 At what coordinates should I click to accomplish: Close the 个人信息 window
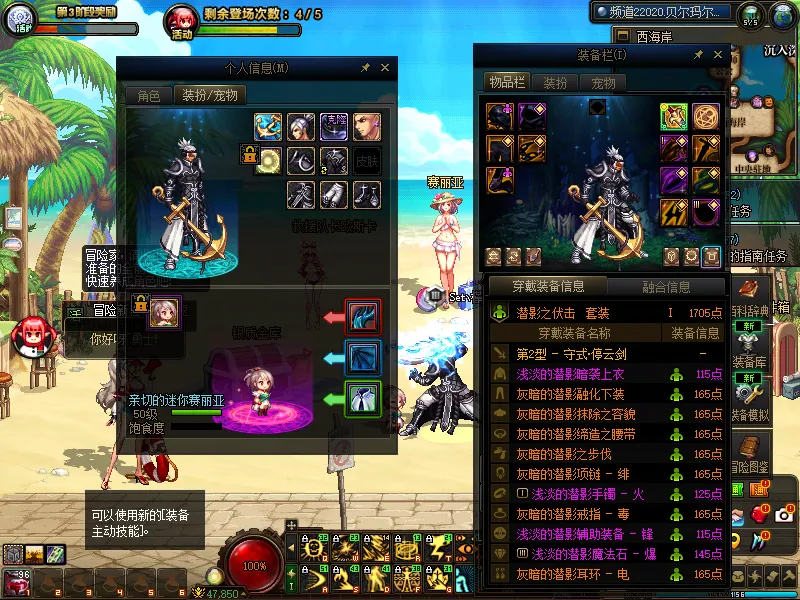(x=385, y=68)
